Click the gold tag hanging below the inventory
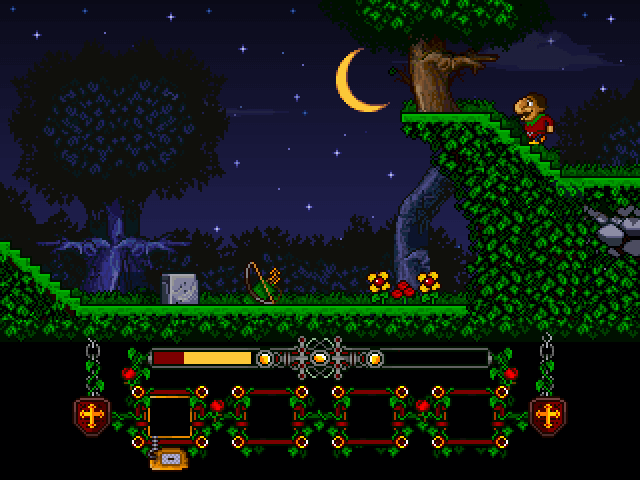Image resolution: width=640 pixels, height=480 pixels. [169, 459]
